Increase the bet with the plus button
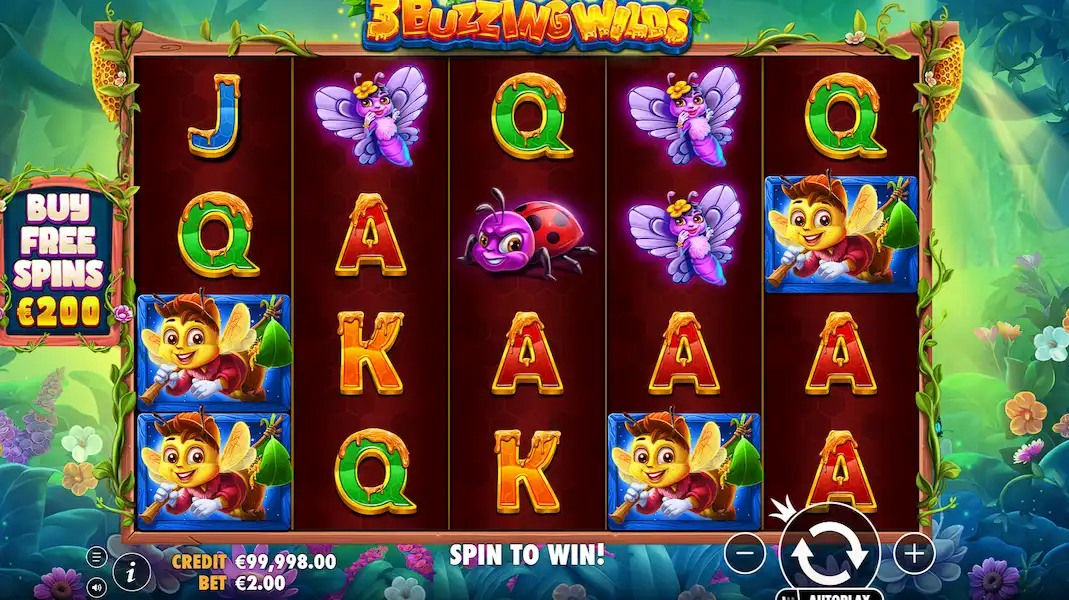The height and width of the screenshot is (600, 1069). click(913, 552)
